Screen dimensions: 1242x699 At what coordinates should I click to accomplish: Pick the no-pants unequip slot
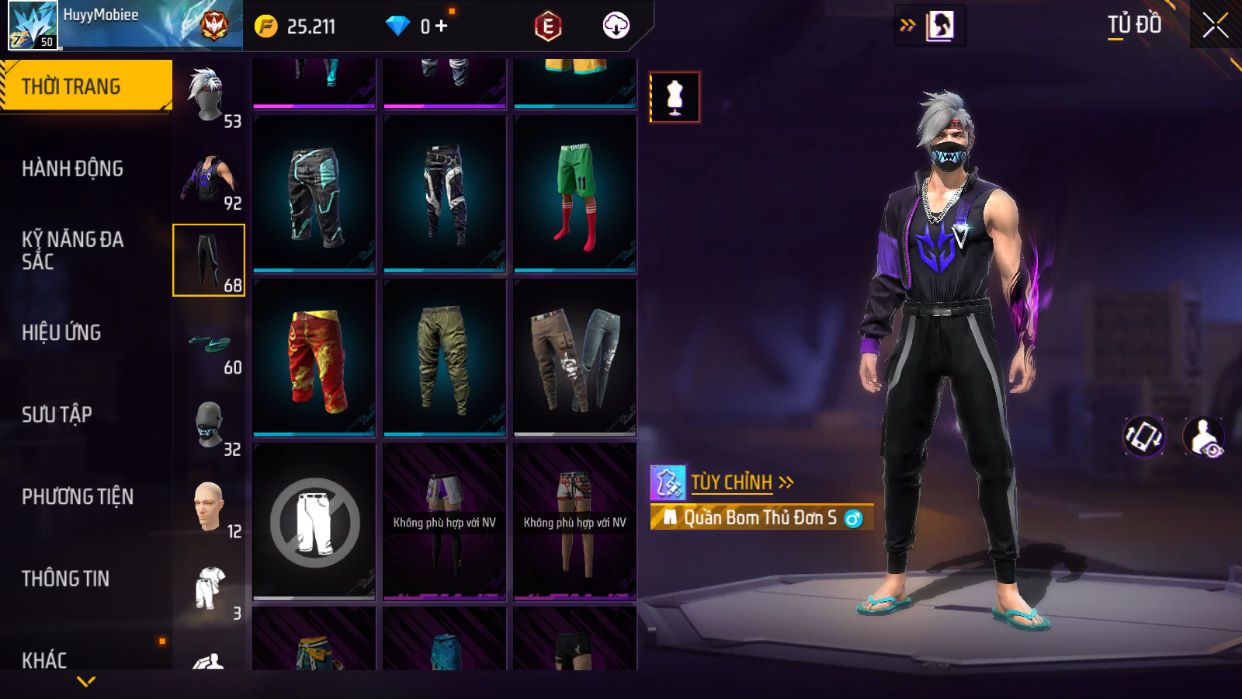[x=315, y=521]
